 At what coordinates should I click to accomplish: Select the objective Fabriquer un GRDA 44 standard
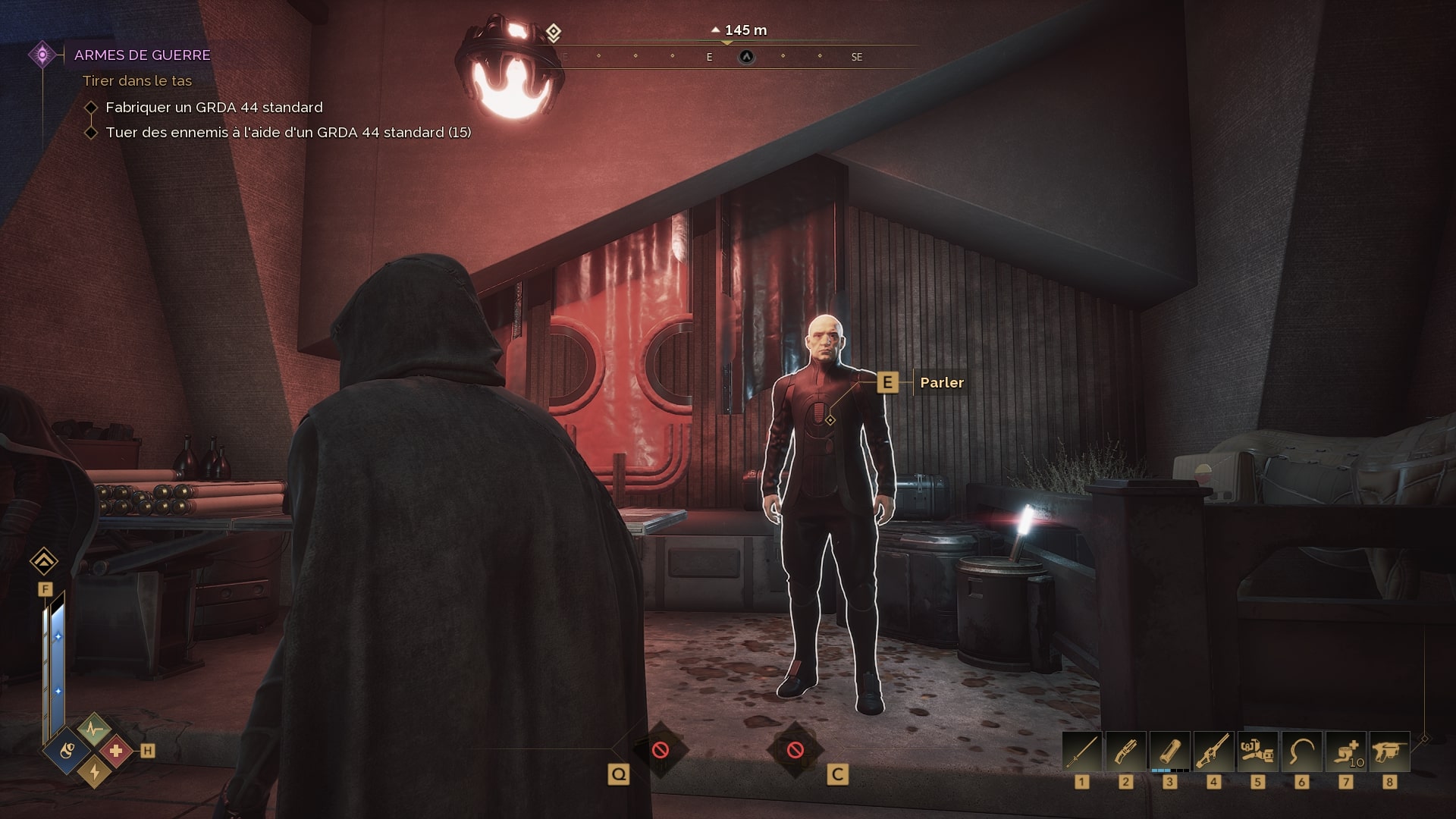pos(214,108)
